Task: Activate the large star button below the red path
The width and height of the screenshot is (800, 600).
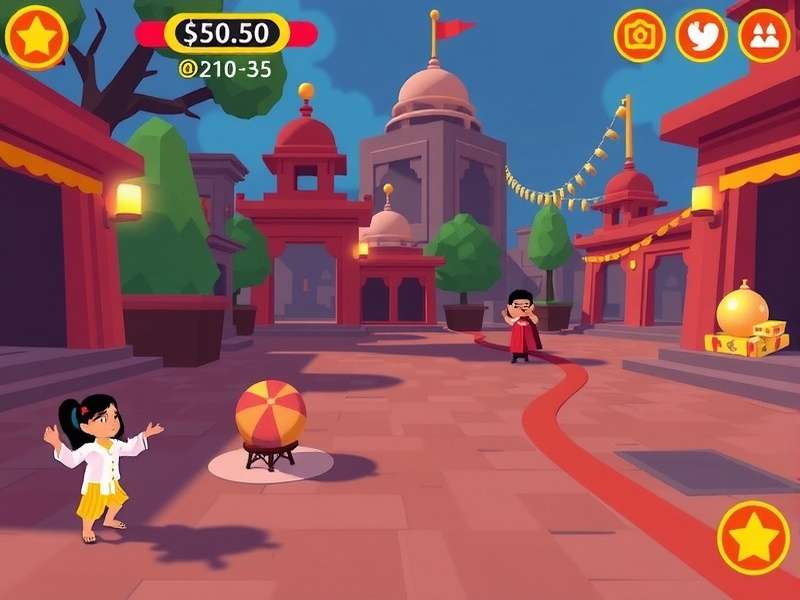Action: point(753,538)
